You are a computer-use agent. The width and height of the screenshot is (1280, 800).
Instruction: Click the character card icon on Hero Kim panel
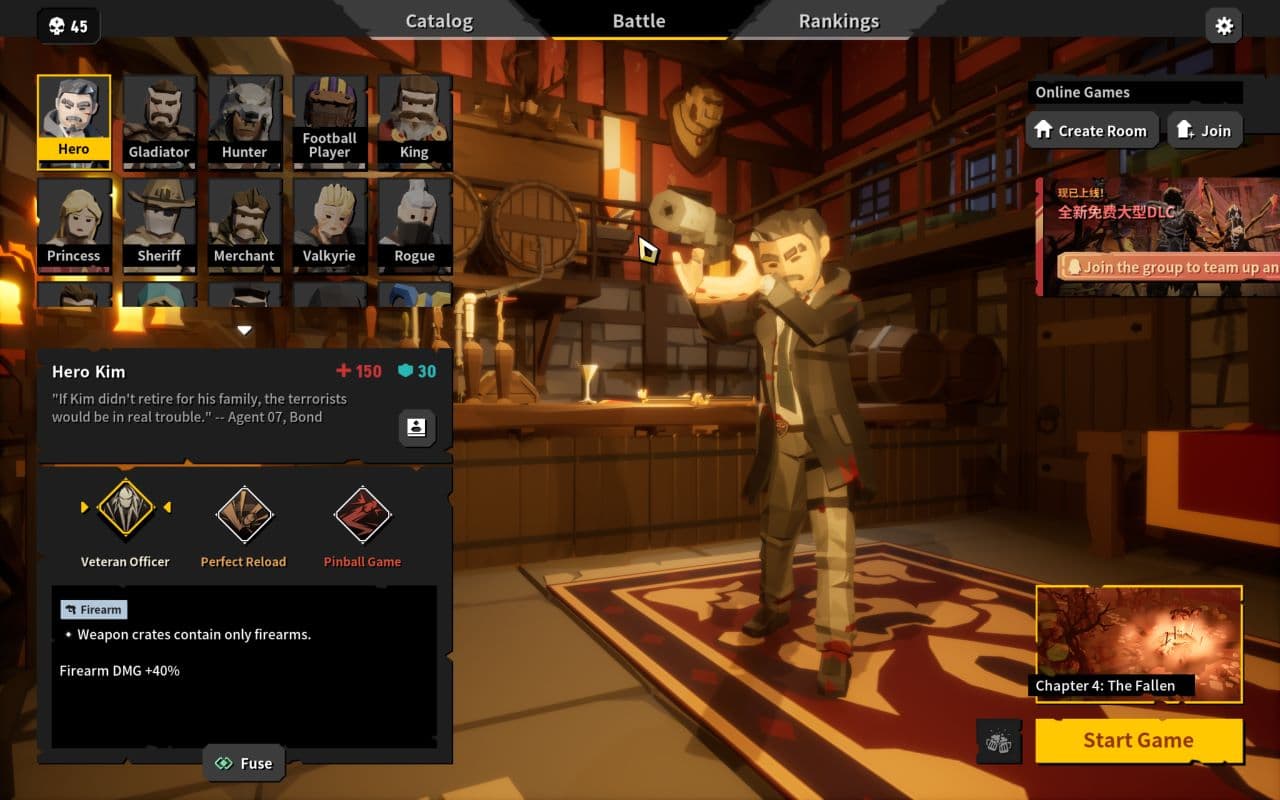[415, 428]
